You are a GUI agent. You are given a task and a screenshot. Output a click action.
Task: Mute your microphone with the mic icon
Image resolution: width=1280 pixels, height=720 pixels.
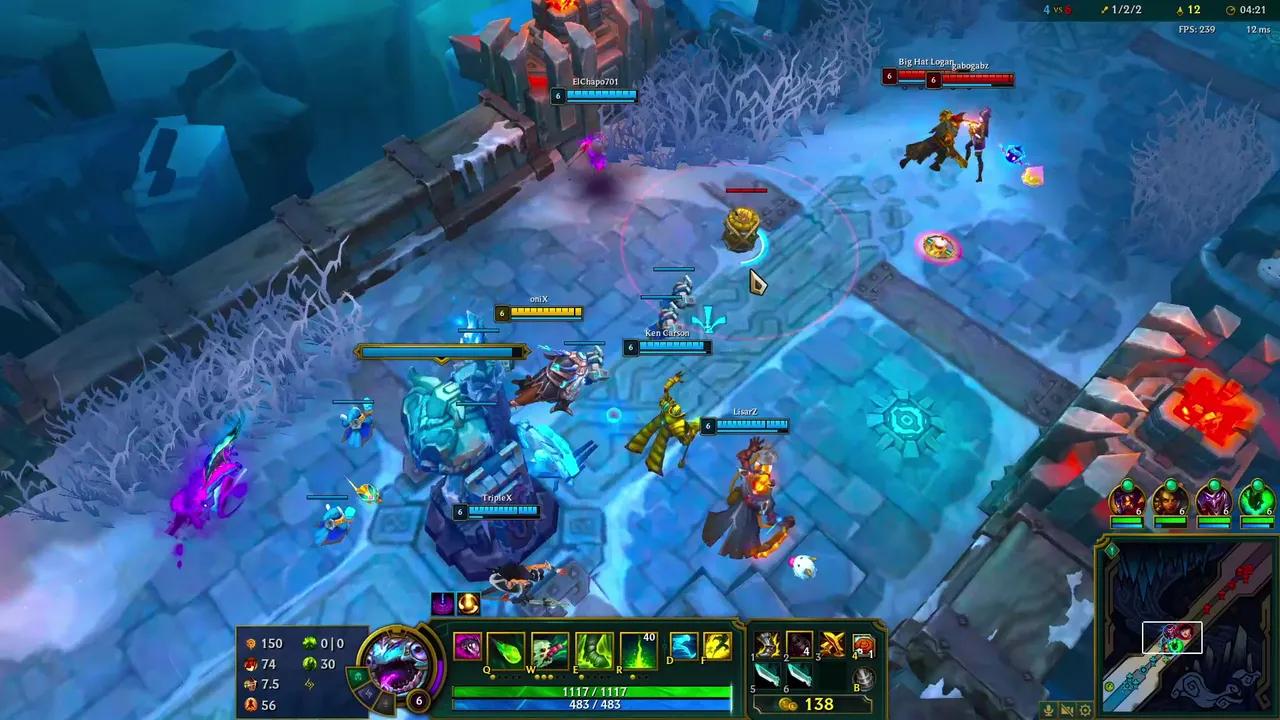tap(1046, 710)
